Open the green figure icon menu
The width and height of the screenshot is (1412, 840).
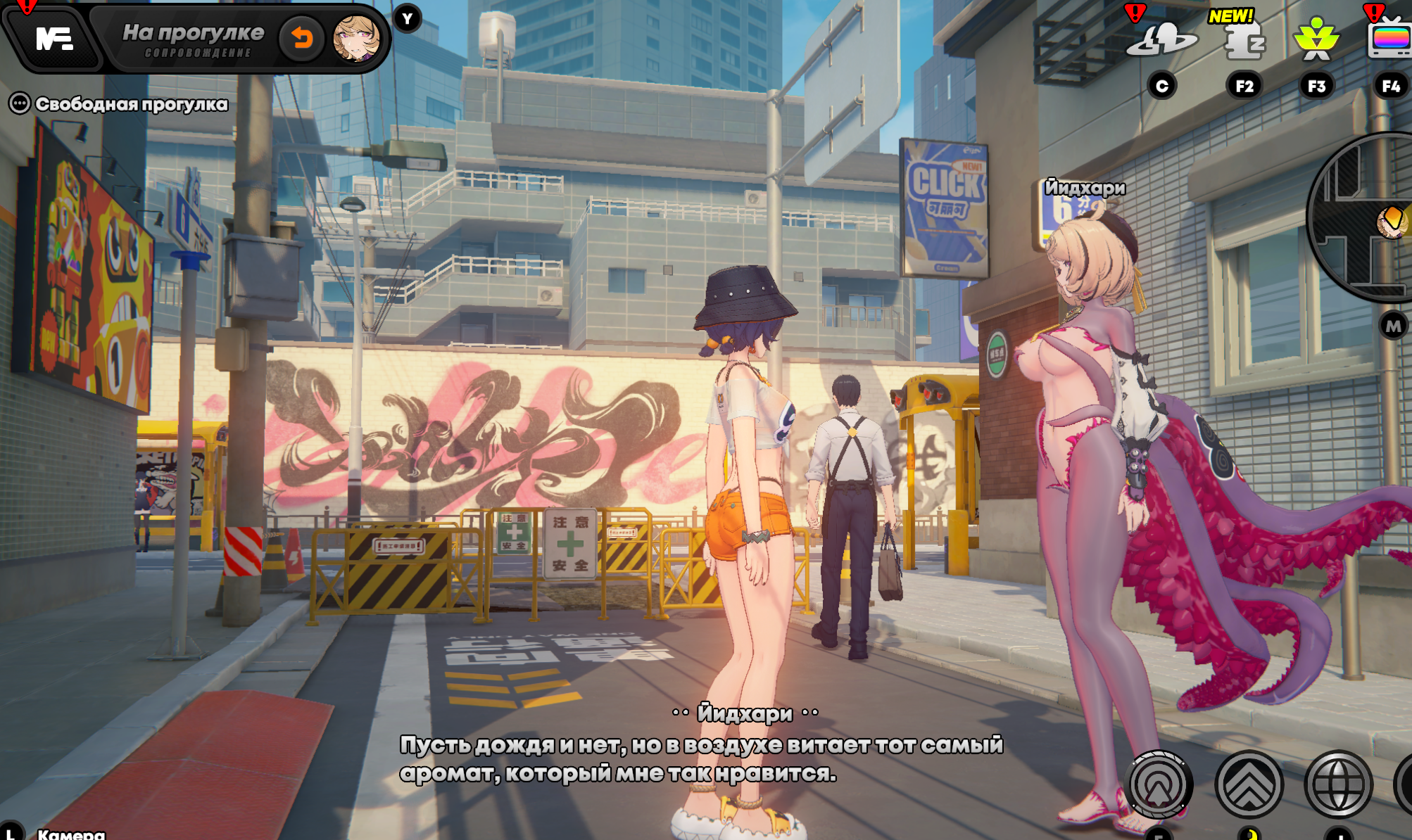pos(1316,40)
